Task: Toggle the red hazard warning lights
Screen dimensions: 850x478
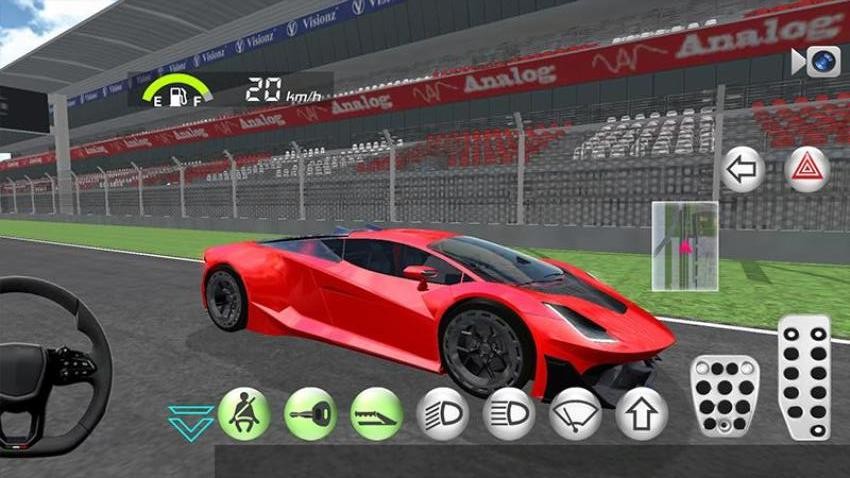Action: point(807,170)
